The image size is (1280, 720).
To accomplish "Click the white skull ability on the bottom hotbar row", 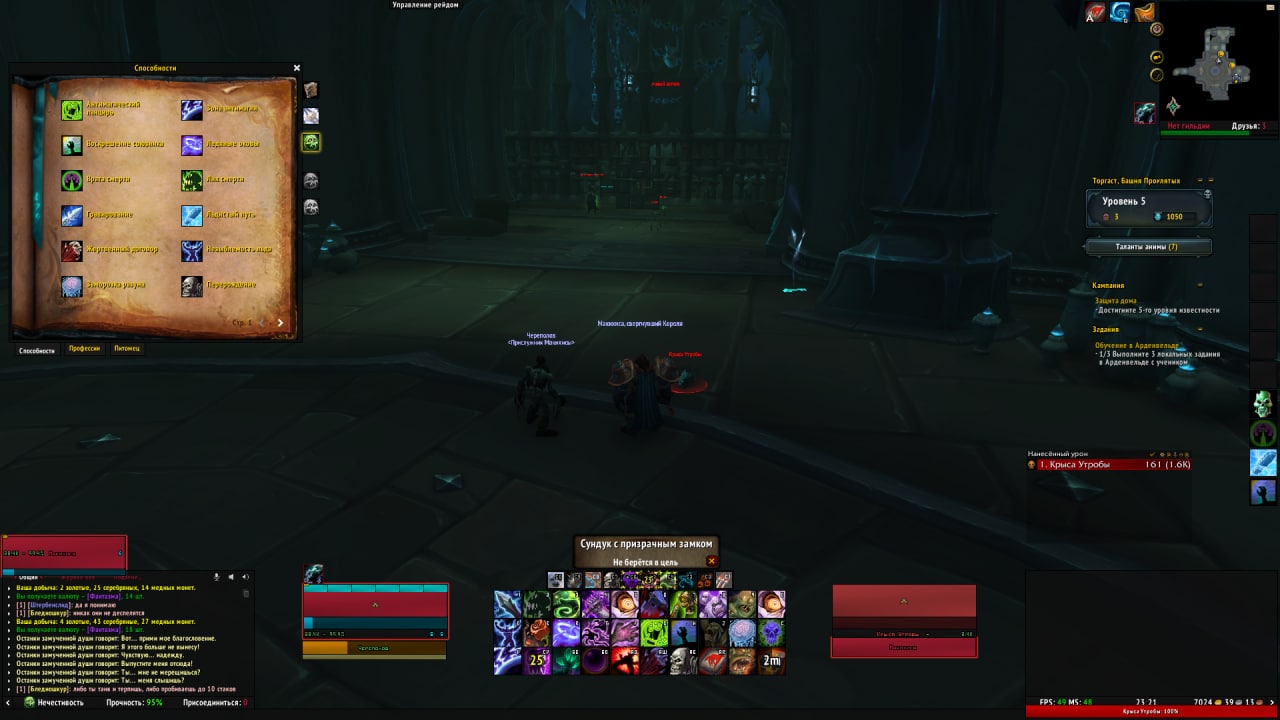I will 683,660.
